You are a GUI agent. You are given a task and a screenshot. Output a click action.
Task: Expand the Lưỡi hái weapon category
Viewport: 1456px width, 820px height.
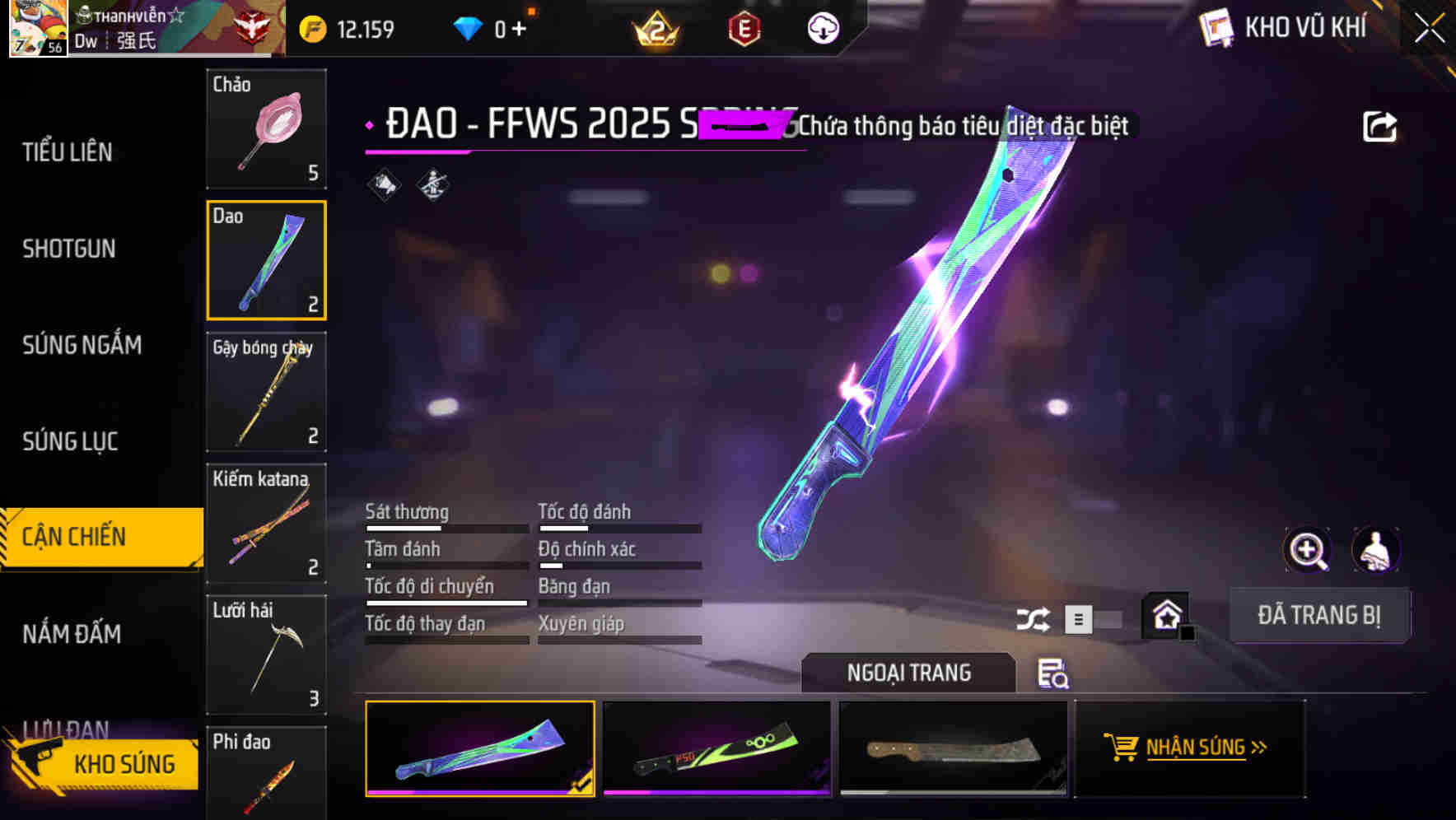pos(264,655)
